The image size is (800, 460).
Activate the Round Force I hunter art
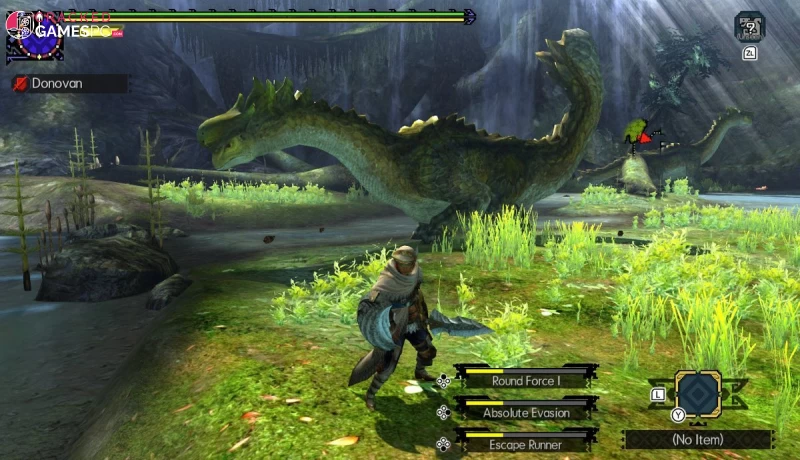[x=526, y=380]
